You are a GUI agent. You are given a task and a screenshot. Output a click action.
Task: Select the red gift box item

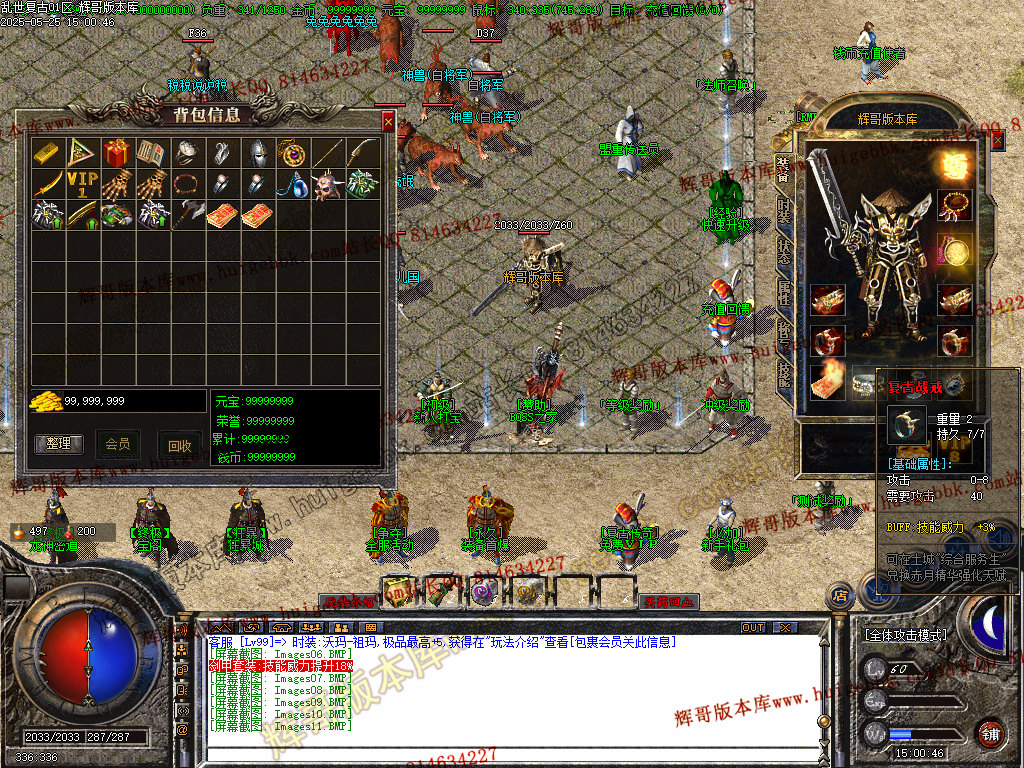click(x=117, y=153)
